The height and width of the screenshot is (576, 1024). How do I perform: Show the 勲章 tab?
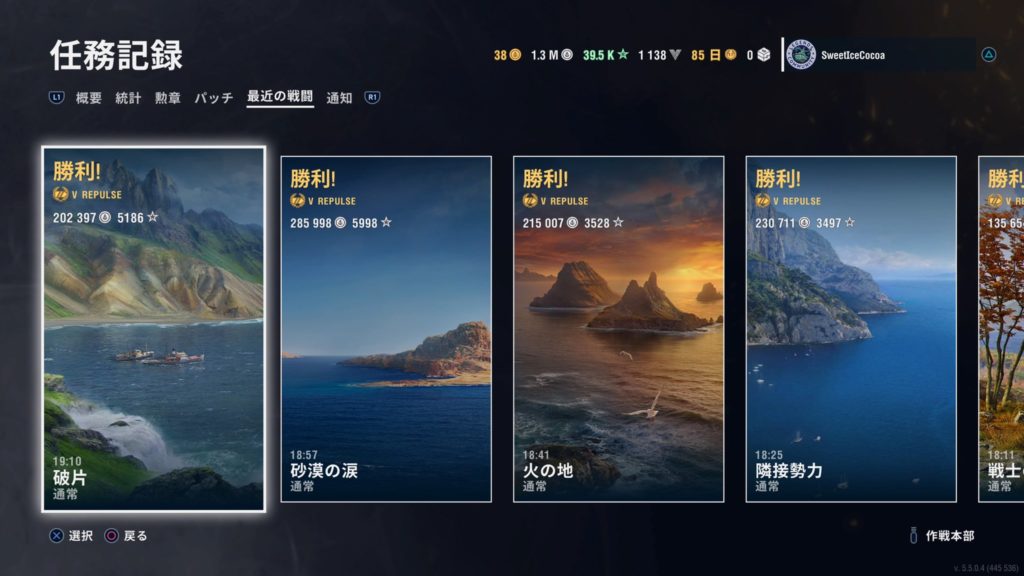tap(167, 98)
